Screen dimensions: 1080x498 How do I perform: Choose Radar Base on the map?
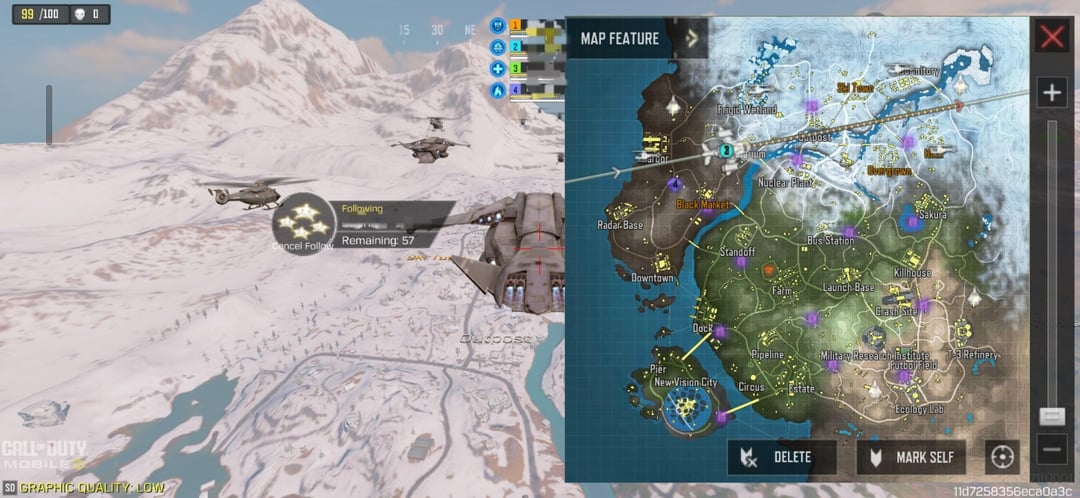pos(620,225)
